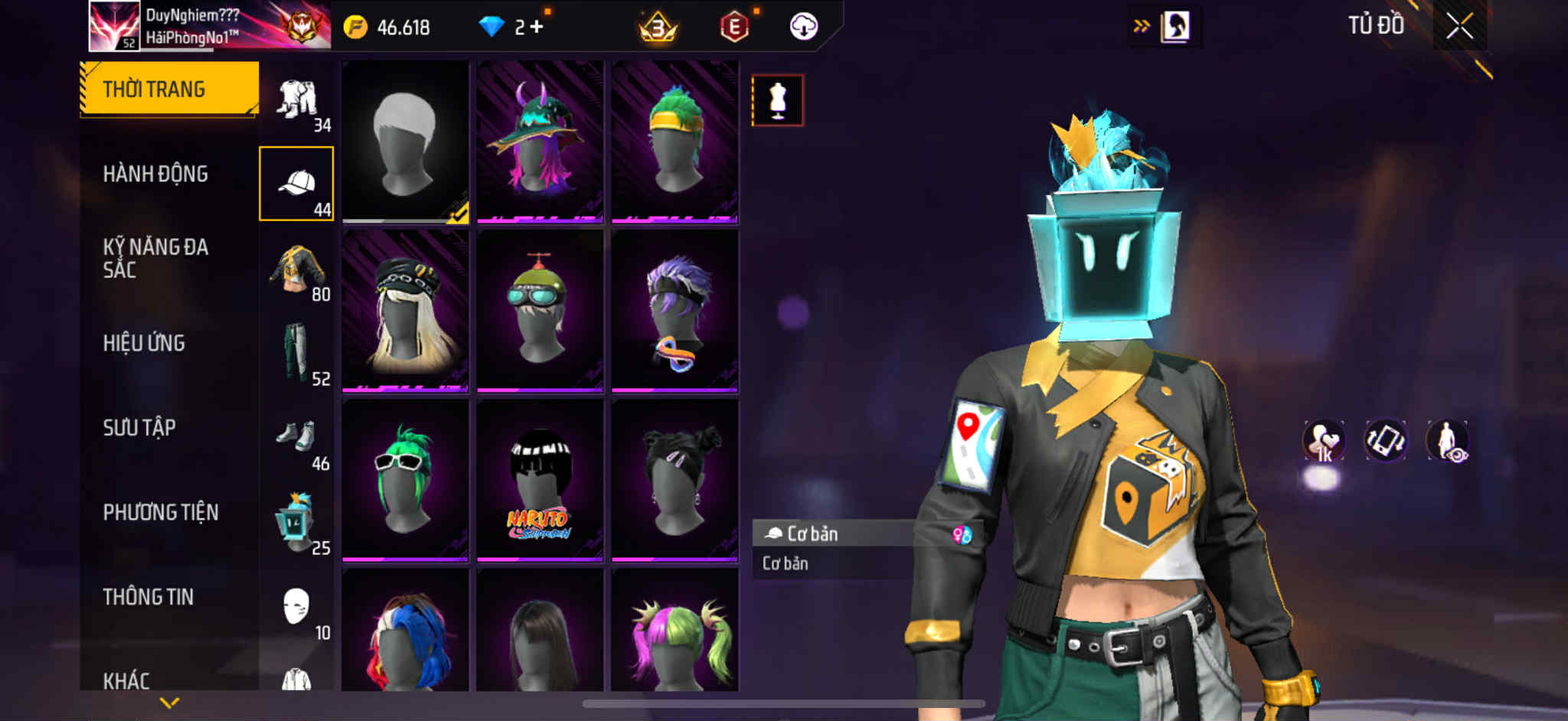Viewport: 1568px width, 721px height.
Task: Open the Kỹ Năng Đa Sắc section
Action: (155, 258)
